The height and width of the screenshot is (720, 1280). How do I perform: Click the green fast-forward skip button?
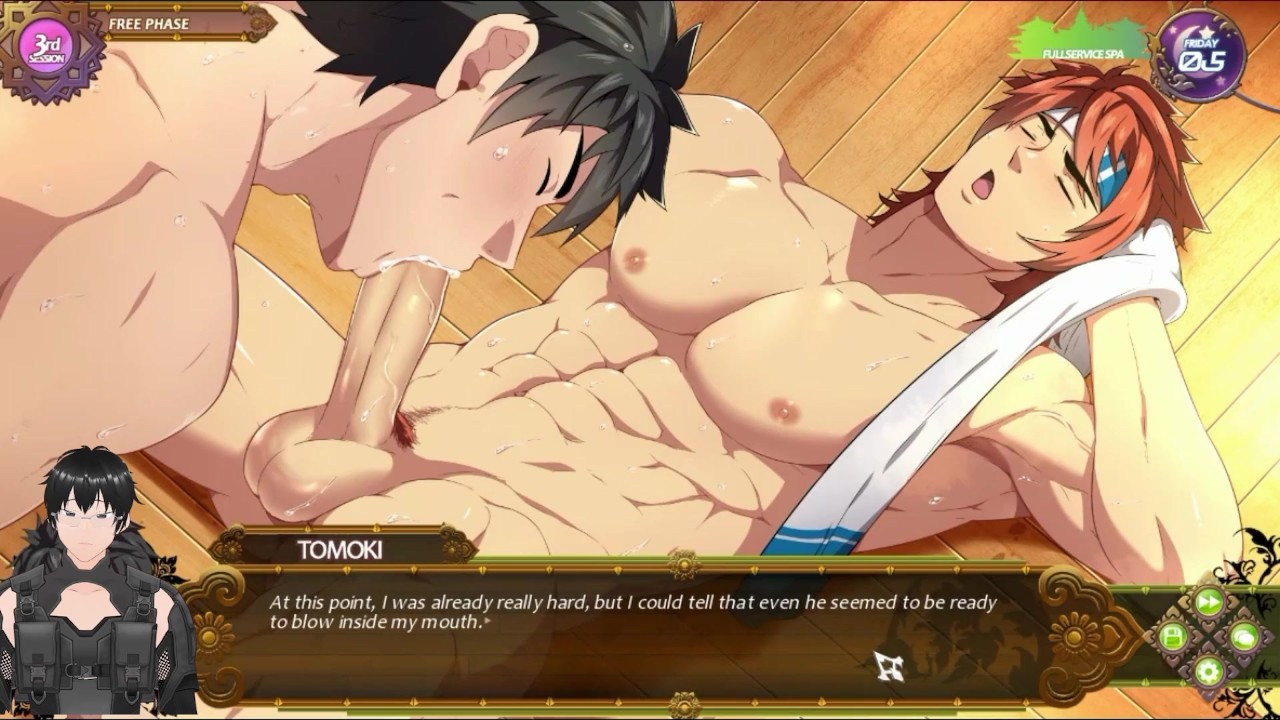1209,602
